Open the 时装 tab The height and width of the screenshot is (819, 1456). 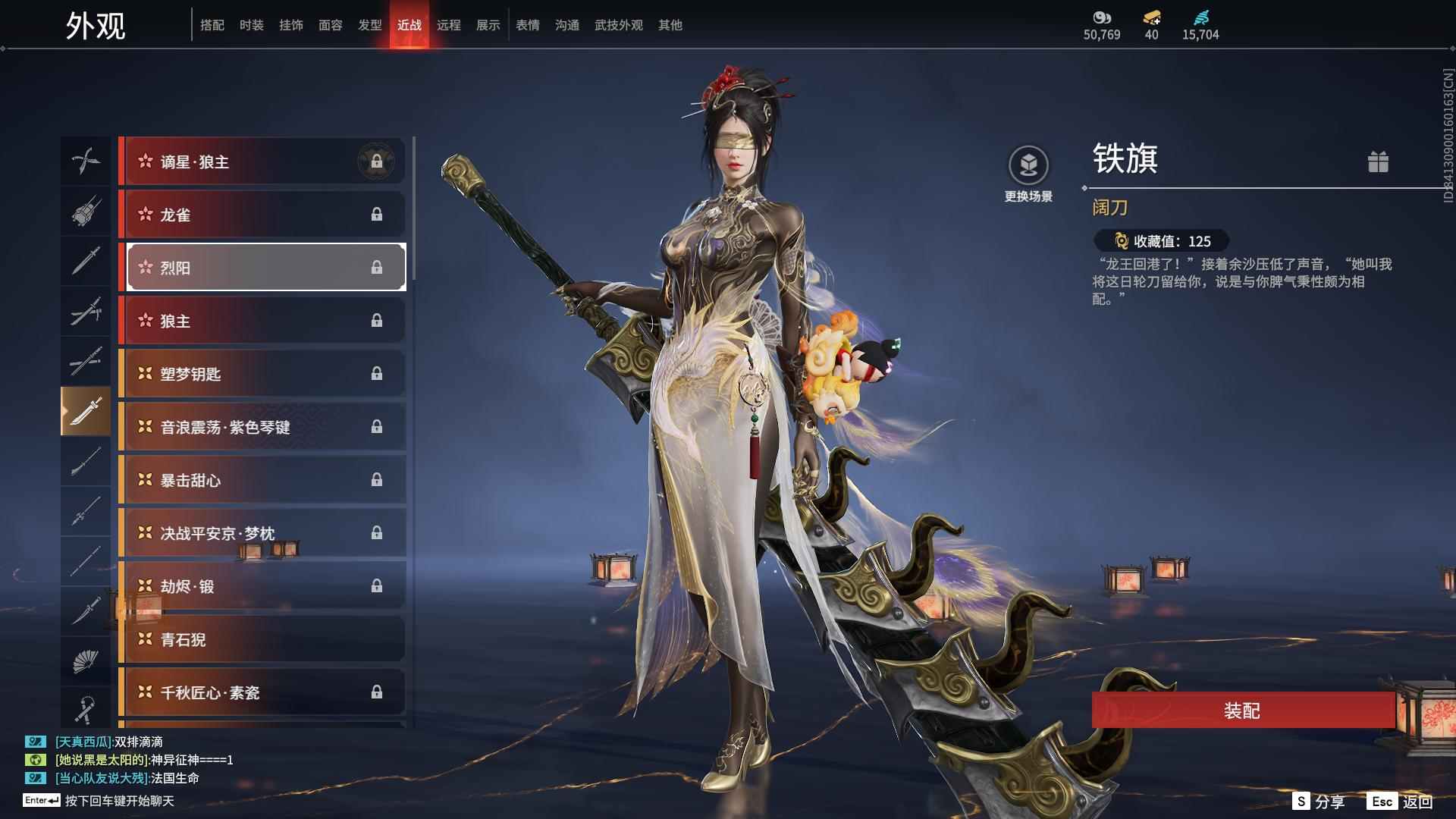coord(251,25)
